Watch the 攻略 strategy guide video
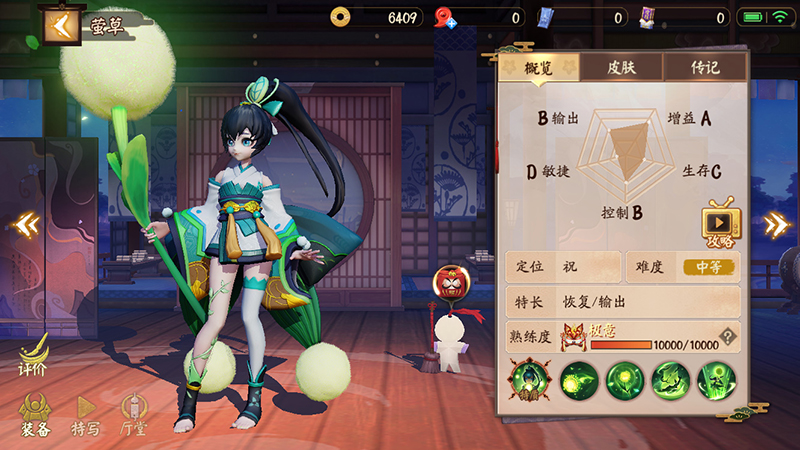Screen dimensions: 800x450 [x=719, y=223]
